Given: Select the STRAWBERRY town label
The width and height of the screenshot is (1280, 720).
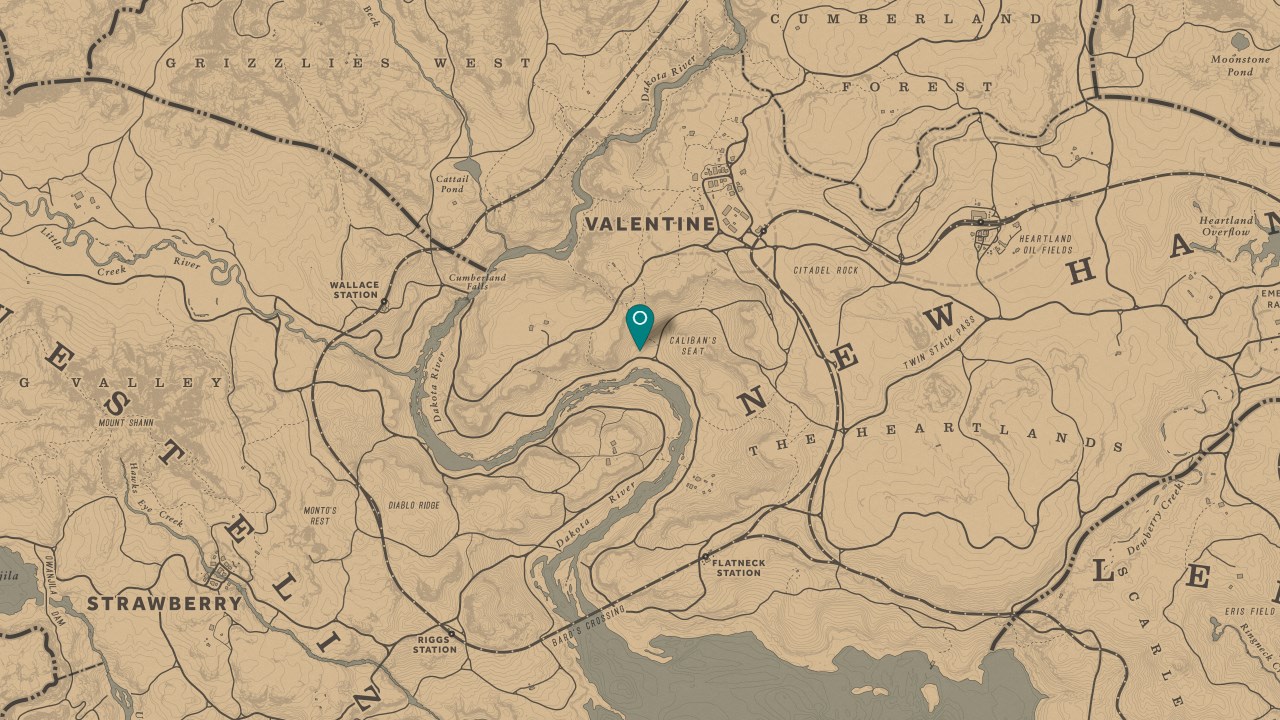Looking at the screenshot, I should coord(164,603).
